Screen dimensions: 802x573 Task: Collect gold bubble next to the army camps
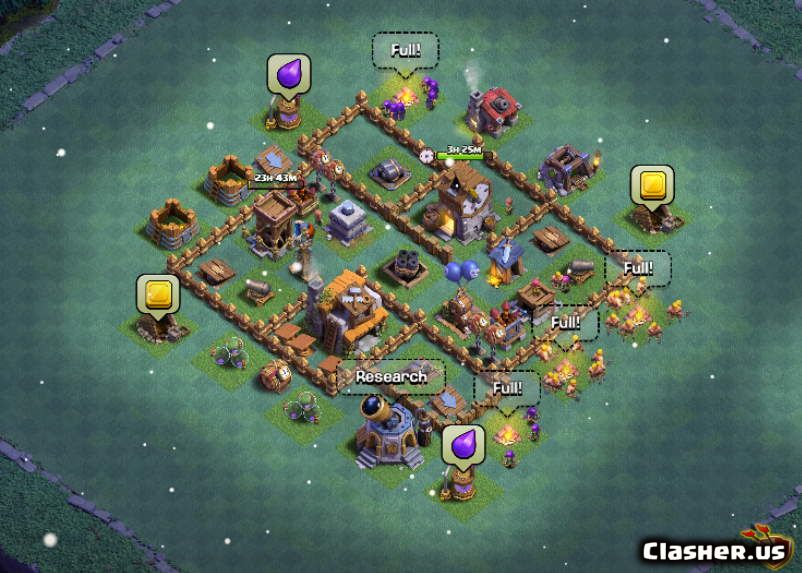pos(651,185)
